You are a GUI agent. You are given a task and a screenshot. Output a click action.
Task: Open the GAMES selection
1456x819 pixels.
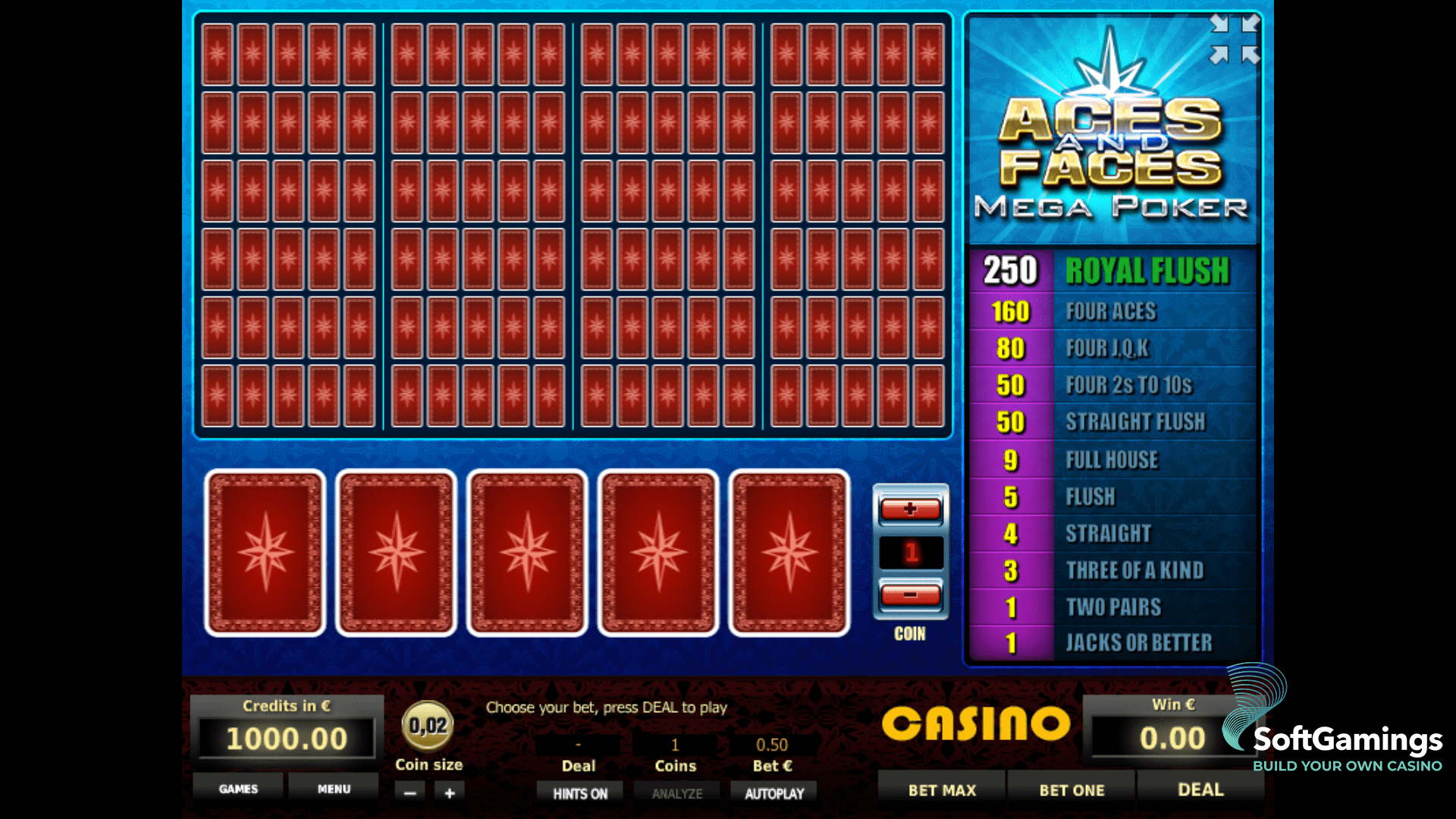click(237, 789)
